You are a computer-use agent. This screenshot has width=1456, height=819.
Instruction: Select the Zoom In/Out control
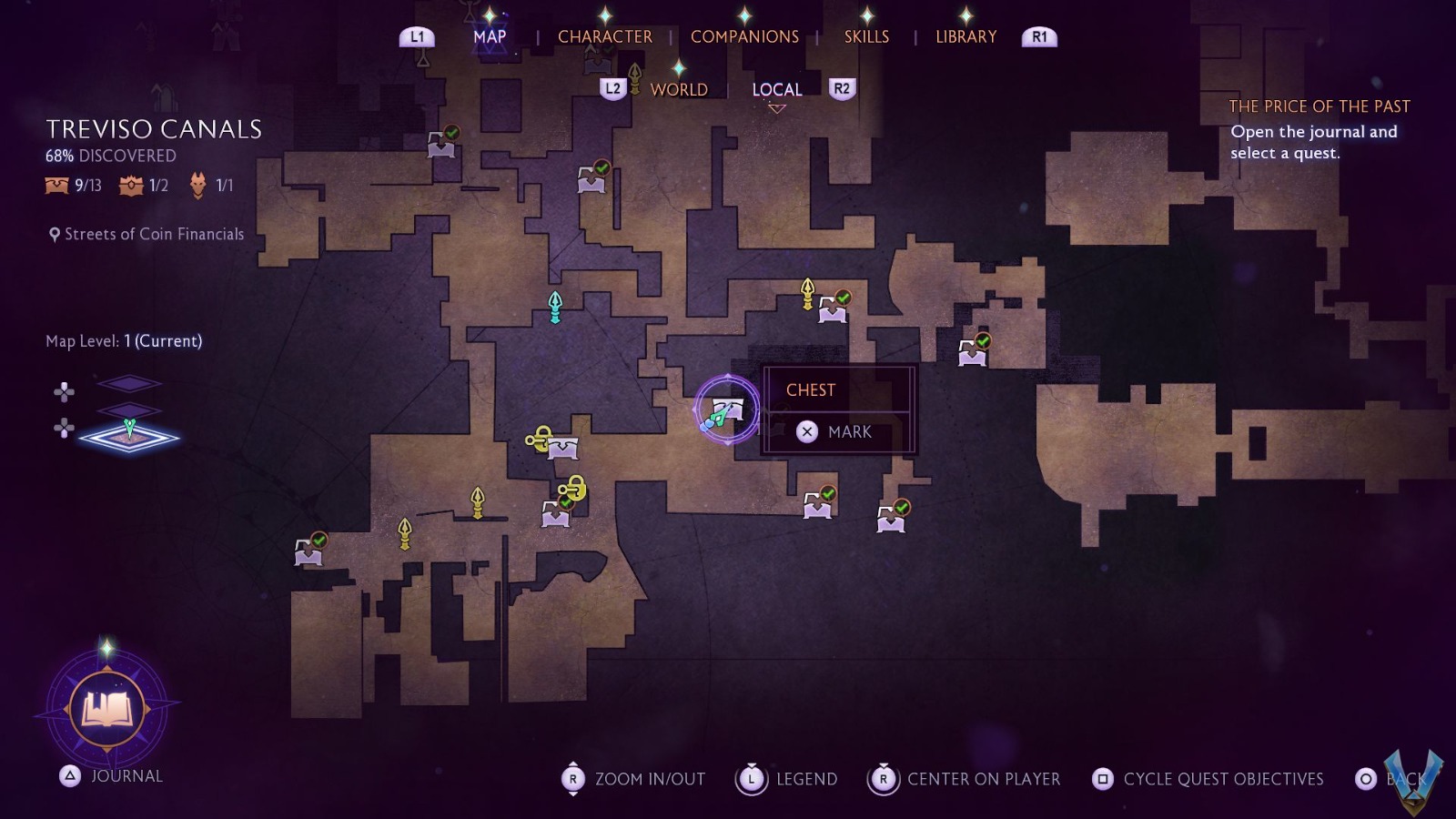pos(633,779)
